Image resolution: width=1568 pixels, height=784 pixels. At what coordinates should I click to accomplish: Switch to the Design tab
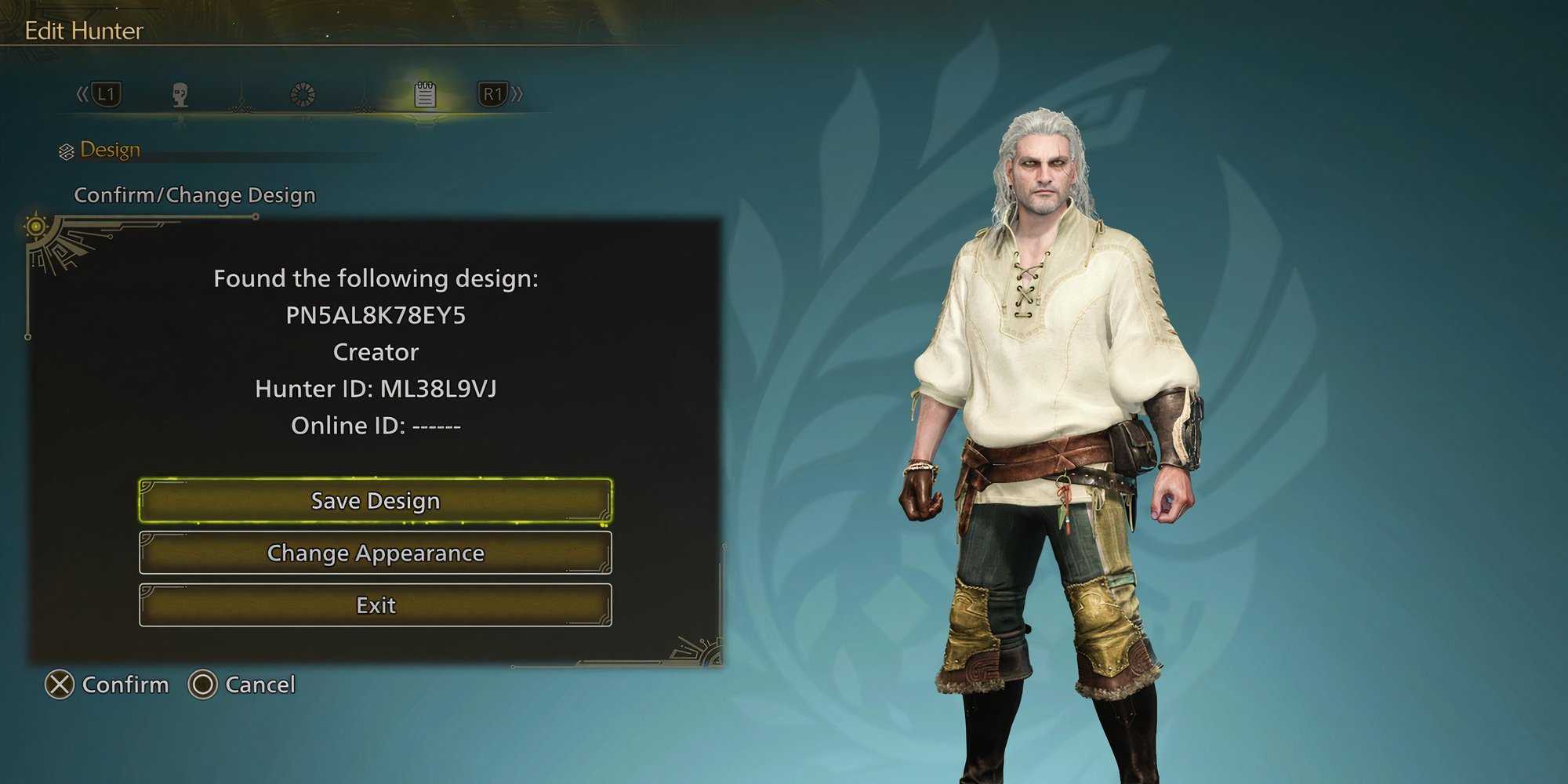point(111,149)
